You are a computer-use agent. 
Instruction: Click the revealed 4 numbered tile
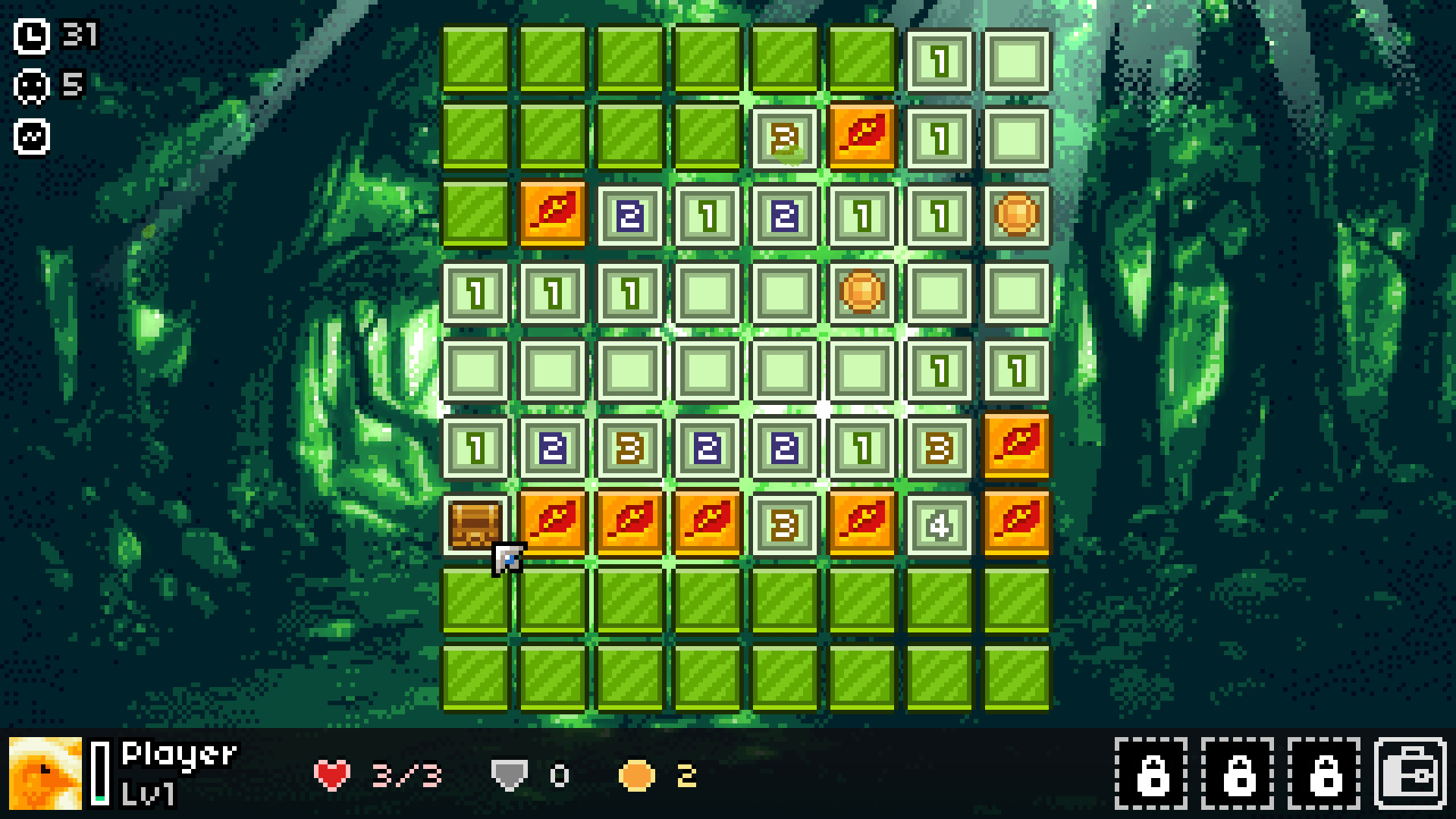(938, 522)
